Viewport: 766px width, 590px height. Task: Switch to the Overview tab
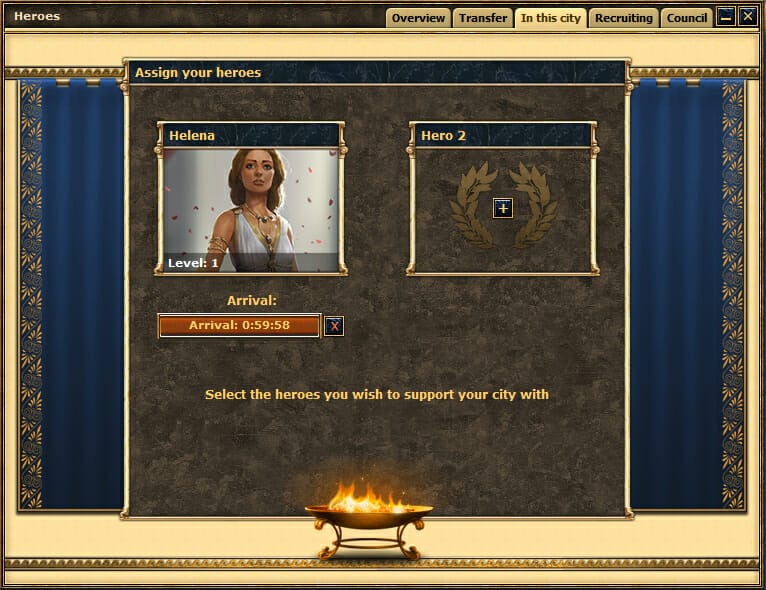[x=418, y=18]
